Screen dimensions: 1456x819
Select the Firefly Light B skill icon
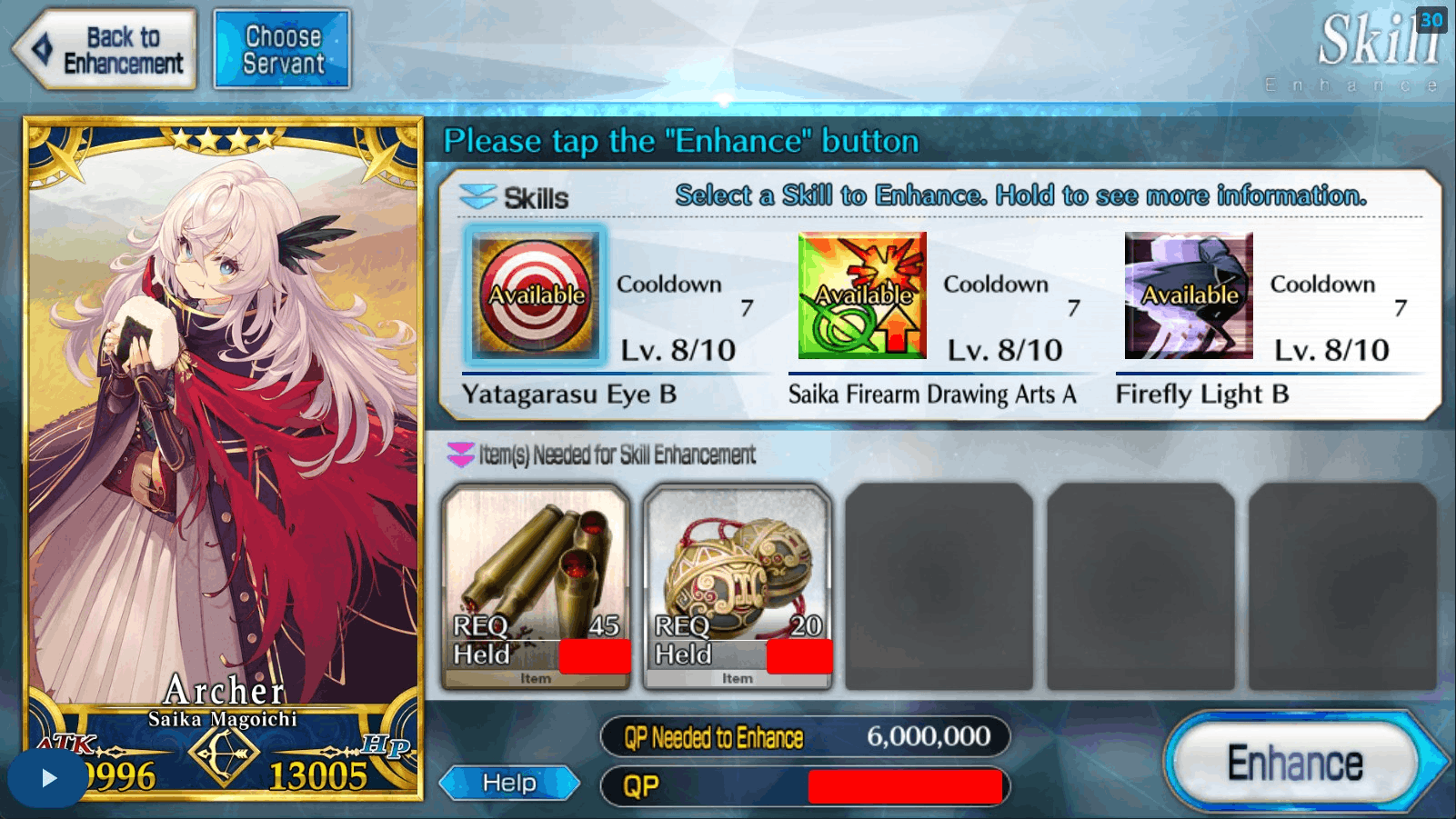pyautogui.click(x=1187, y=295)
